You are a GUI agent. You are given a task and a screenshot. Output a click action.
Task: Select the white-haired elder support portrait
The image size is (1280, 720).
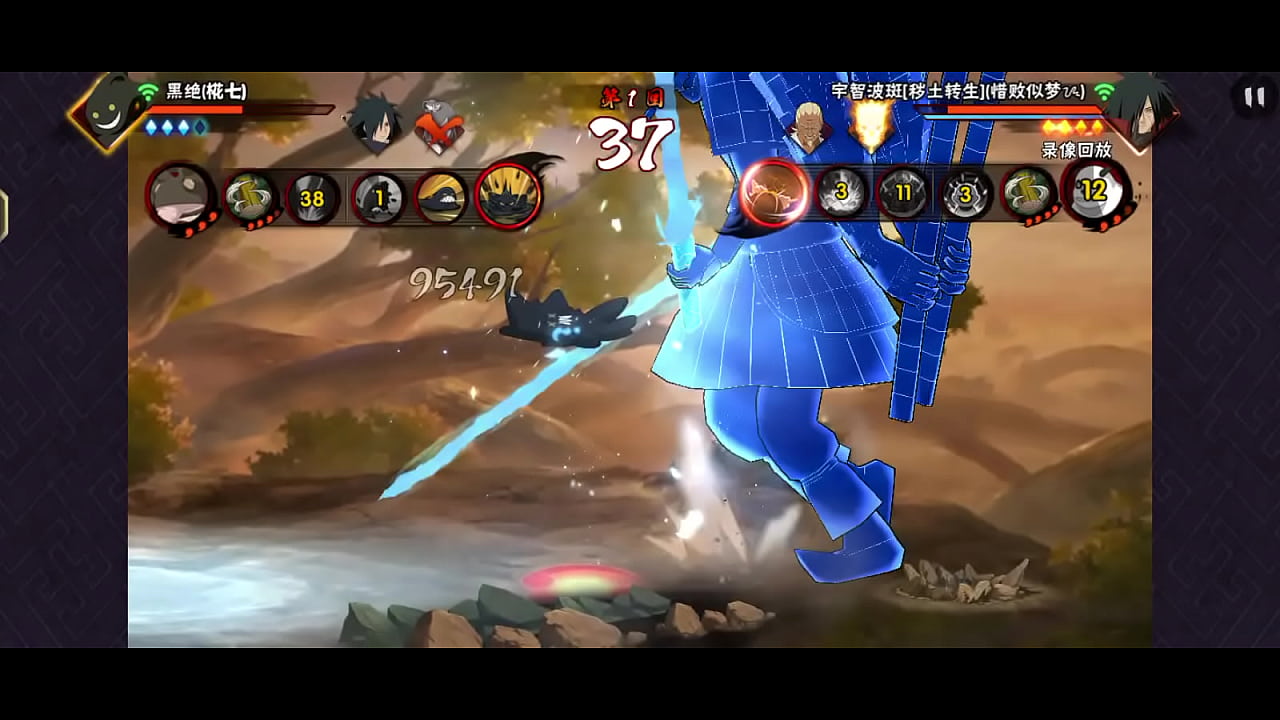809,126
